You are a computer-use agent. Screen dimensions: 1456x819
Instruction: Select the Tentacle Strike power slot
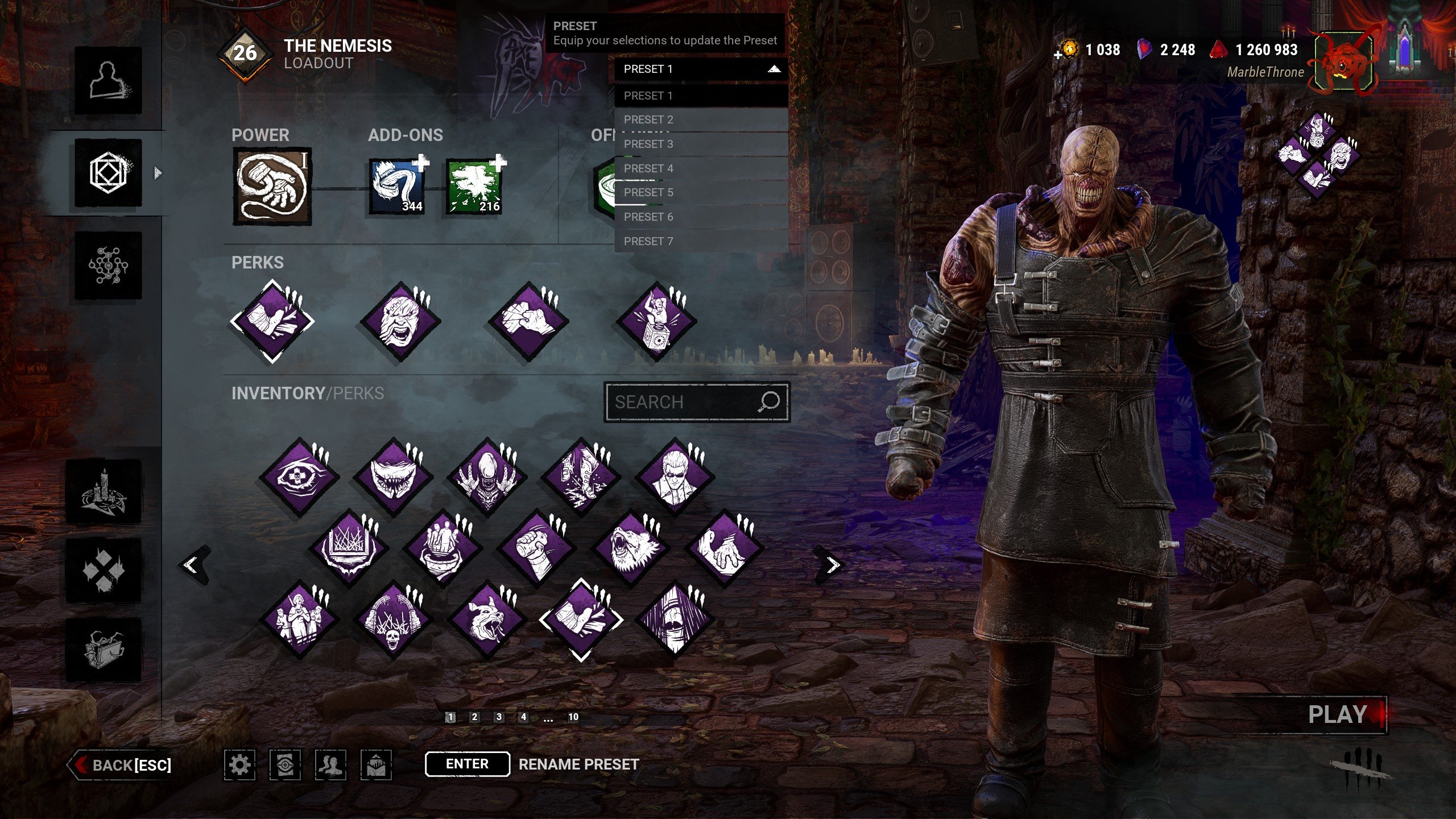coord(272,187)
